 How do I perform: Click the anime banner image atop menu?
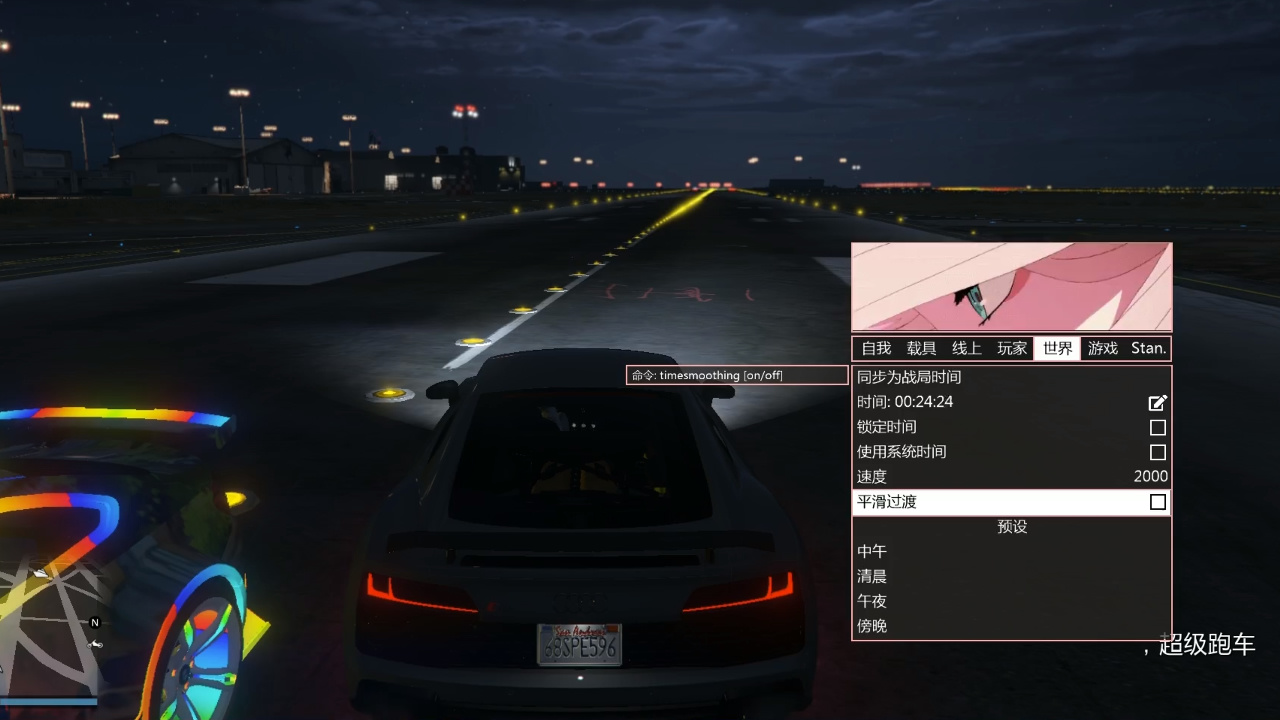pyautogui.click(x=1011, y=286)
